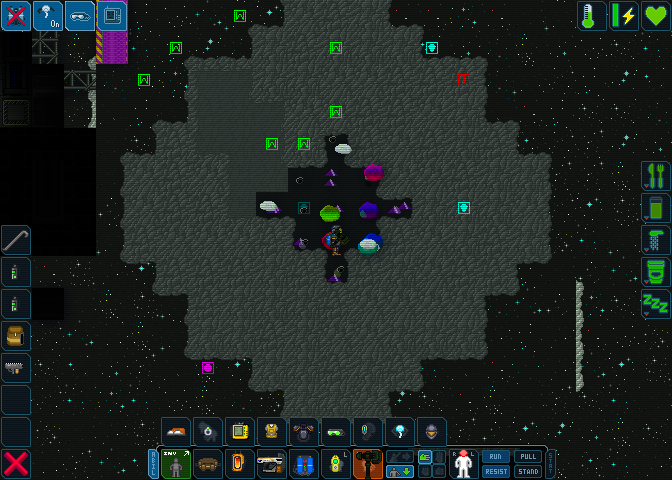Select the orange ID card slot
Viewport: 672px width, 480px height.
[x=240, y=464]
